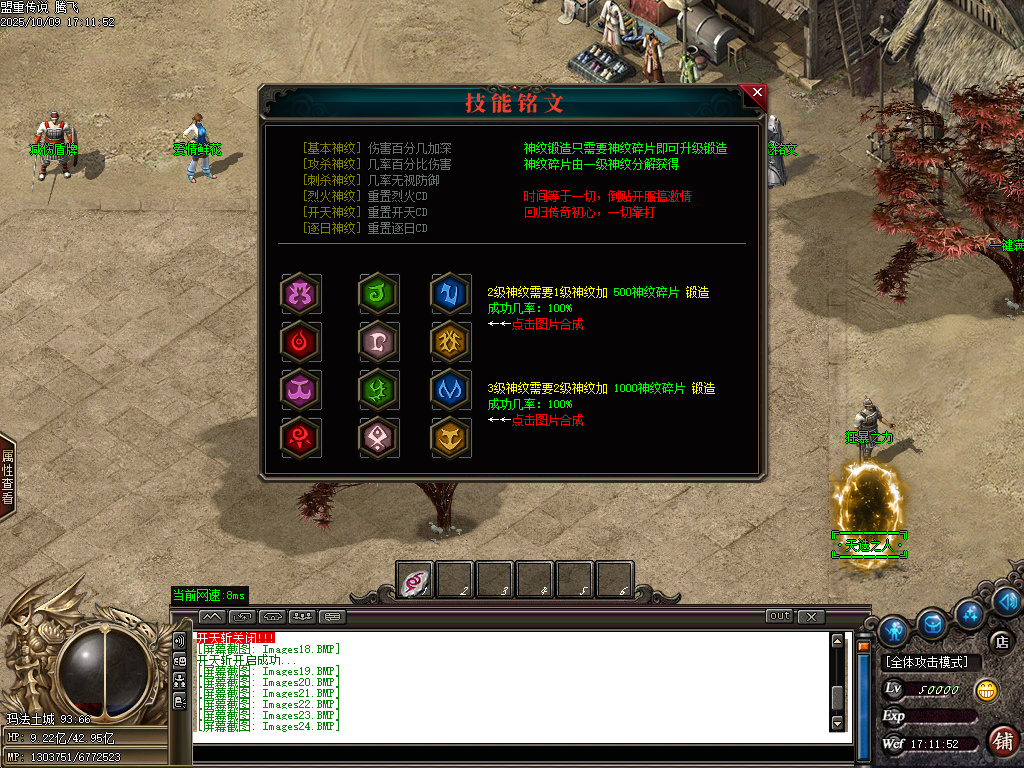The width and height of the screenshot is (1024, 768).
Task: Click the yellow smiley emoji button
Action: tap(987, 689)
